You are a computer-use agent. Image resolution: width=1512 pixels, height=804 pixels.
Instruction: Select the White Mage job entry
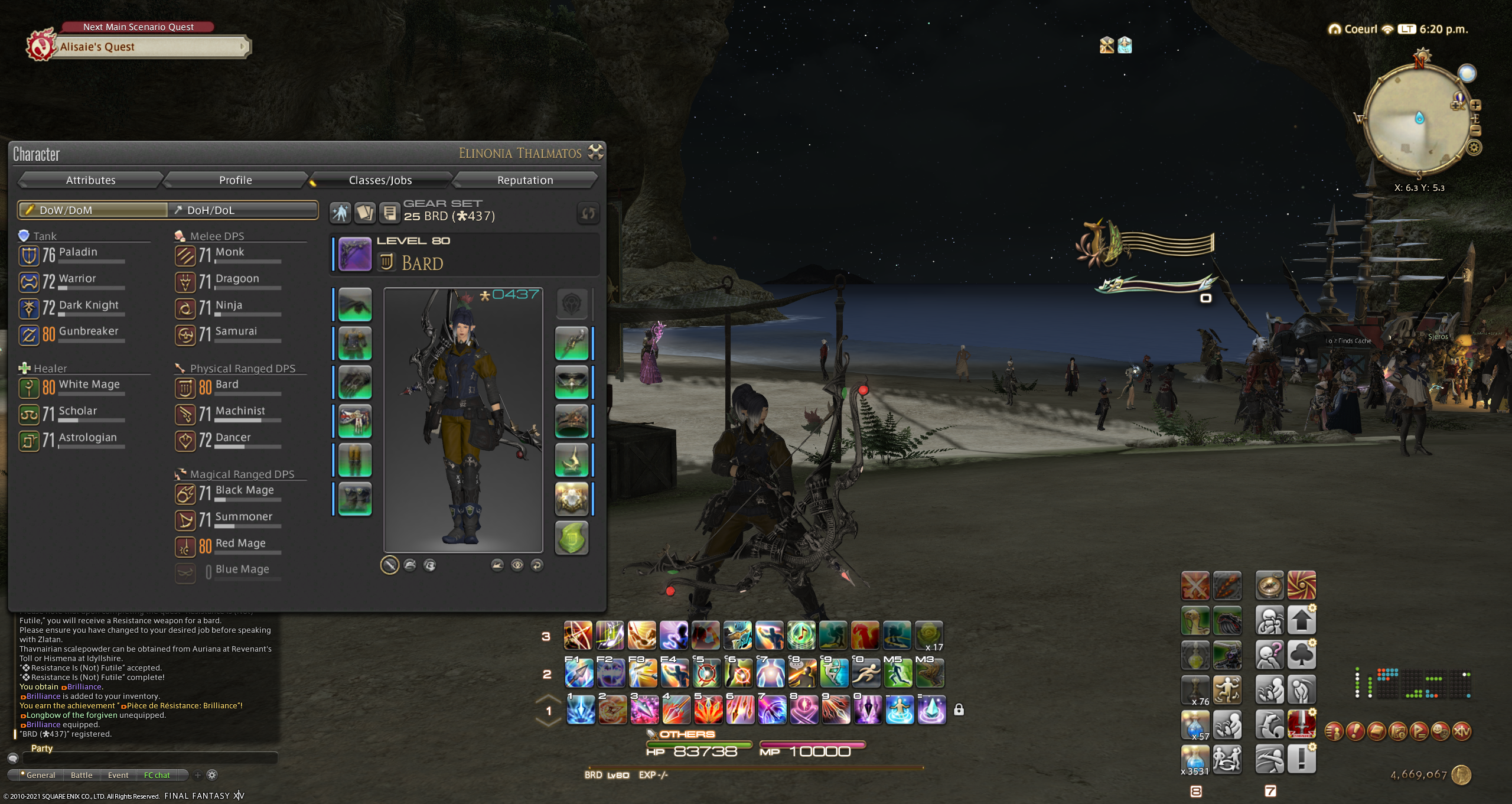89,385
